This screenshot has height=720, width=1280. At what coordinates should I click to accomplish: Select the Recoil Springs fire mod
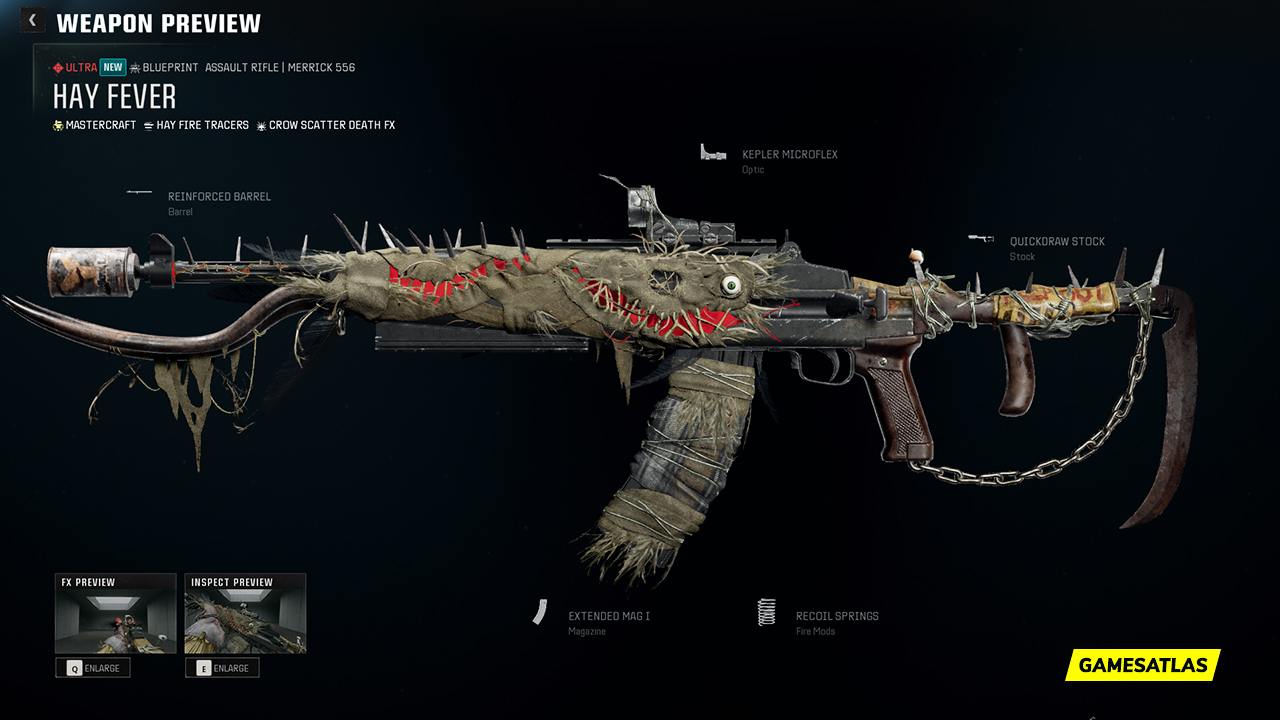(836, 618)
